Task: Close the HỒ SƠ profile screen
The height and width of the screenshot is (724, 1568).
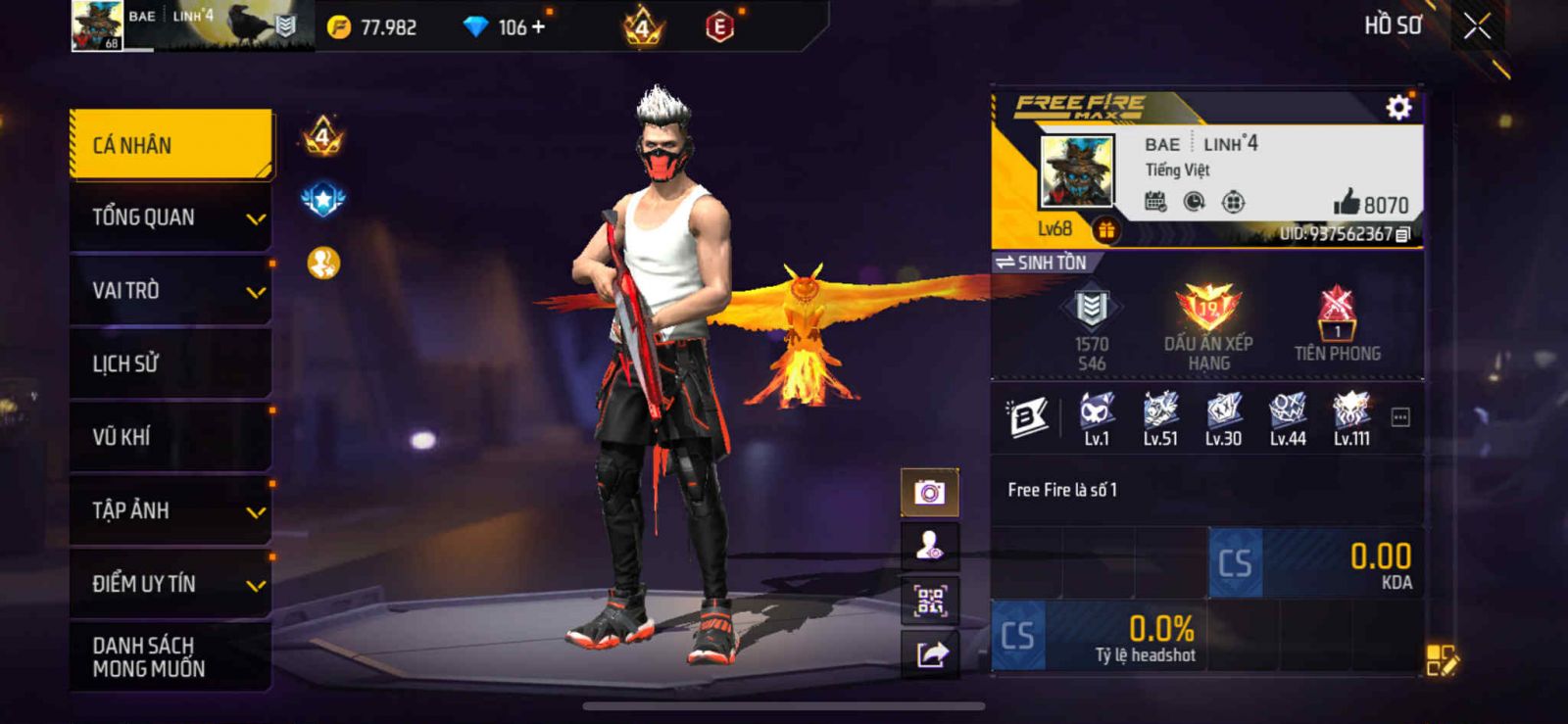Action: pyautogui.click(x=1477, y=26)
